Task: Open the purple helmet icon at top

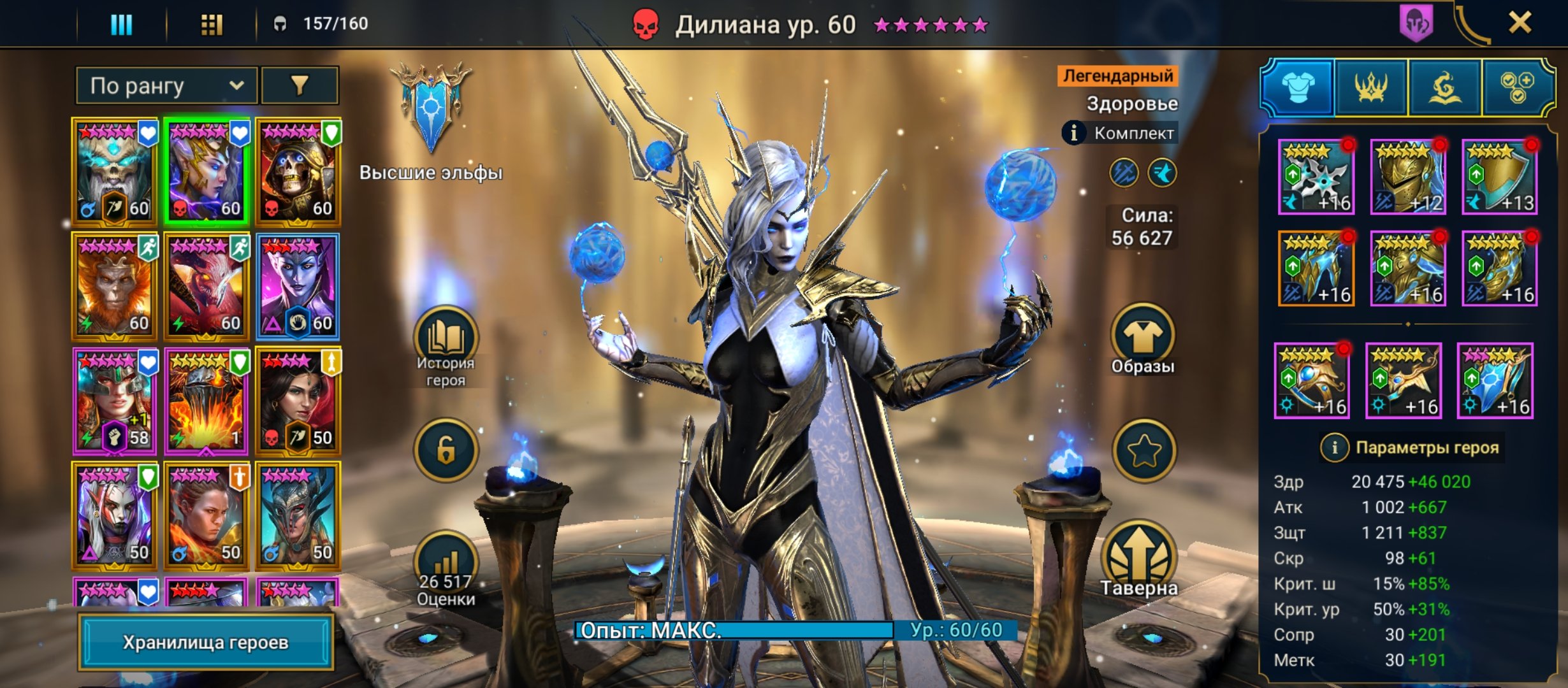Action: [1416, 23]
